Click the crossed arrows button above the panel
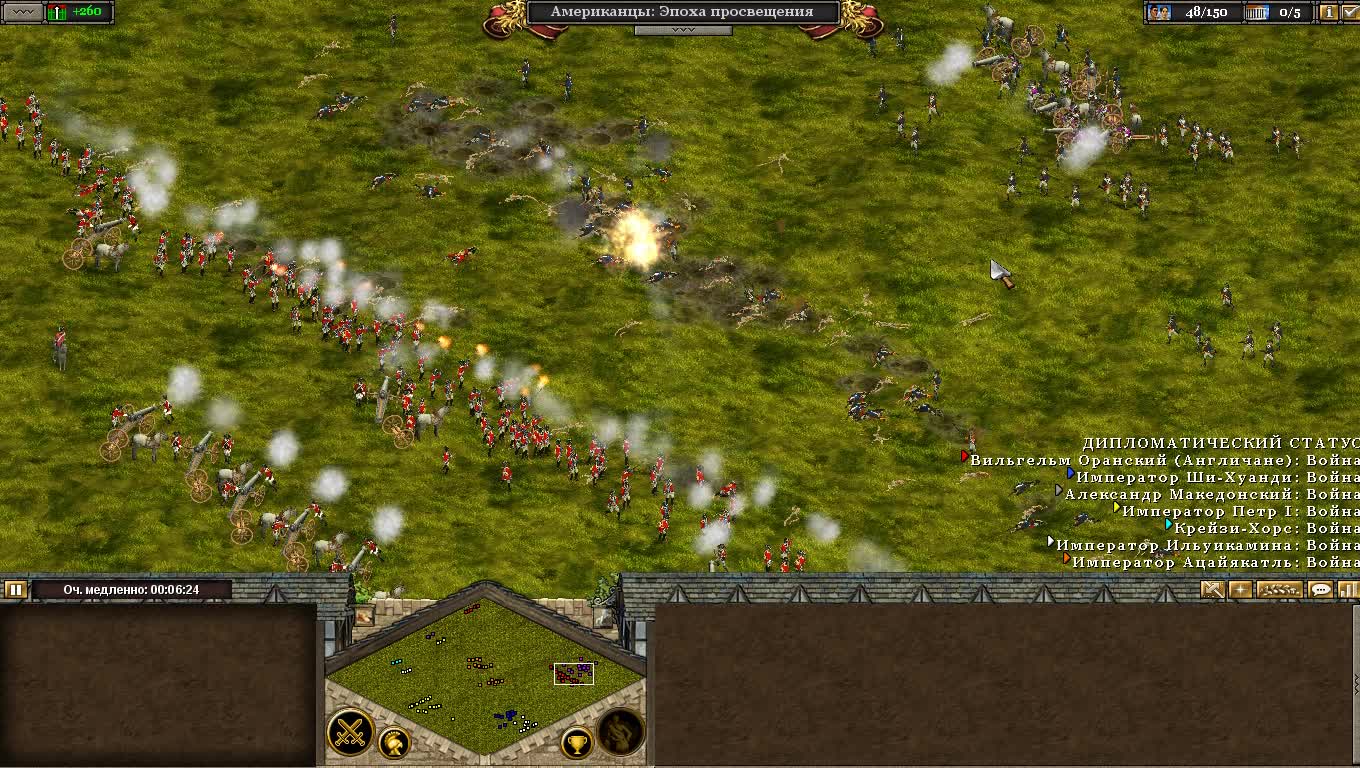 tap(1213, 590)
